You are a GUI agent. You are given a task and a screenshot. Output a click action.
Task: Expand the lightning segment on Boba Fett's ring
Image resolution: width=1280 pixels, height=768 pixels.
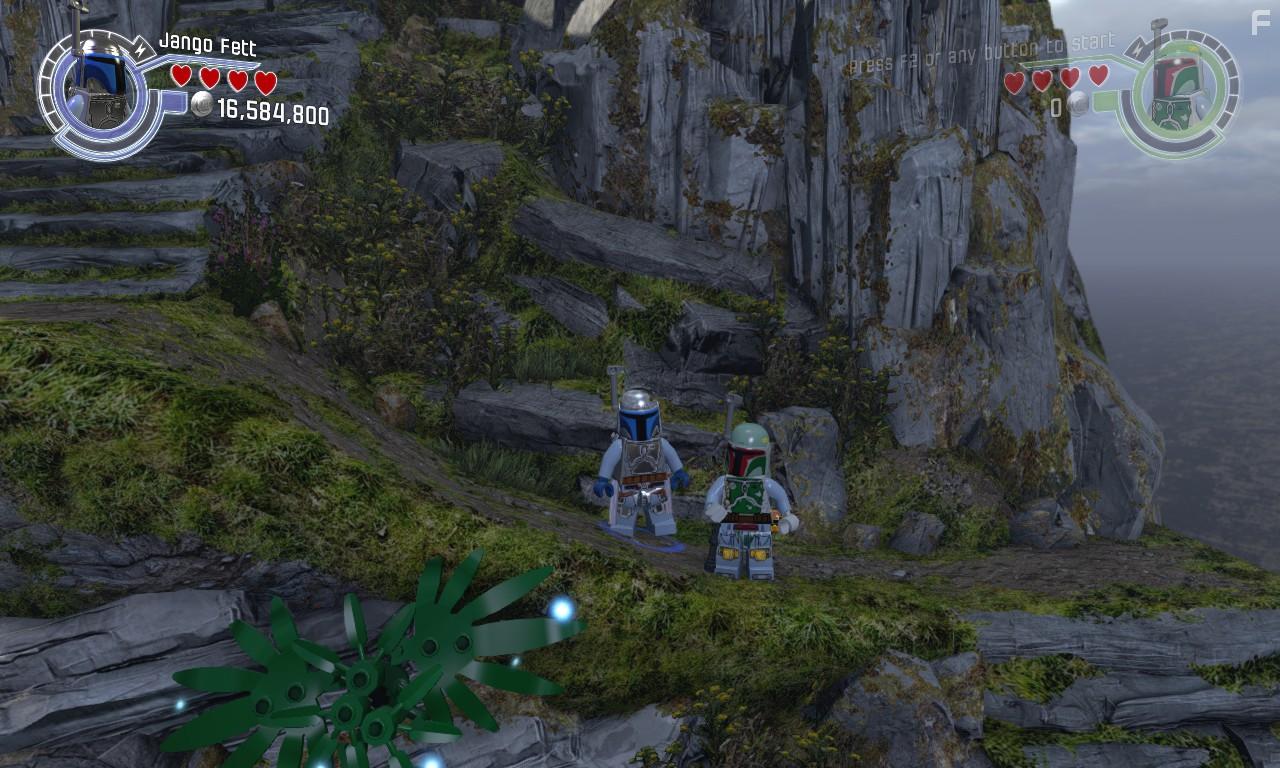click(1137, 50)
